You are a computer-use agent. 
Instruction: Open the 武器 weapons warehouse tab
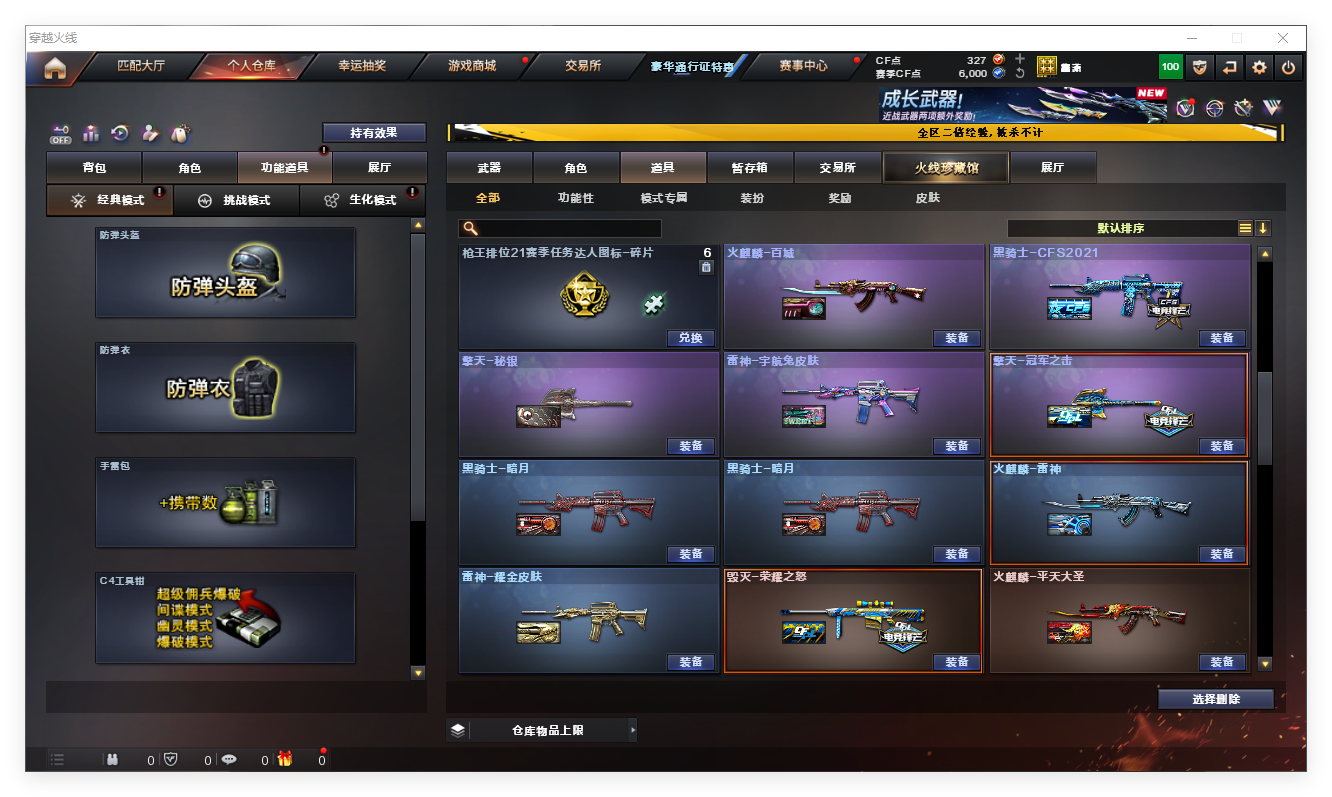click(x=489, y=168)
